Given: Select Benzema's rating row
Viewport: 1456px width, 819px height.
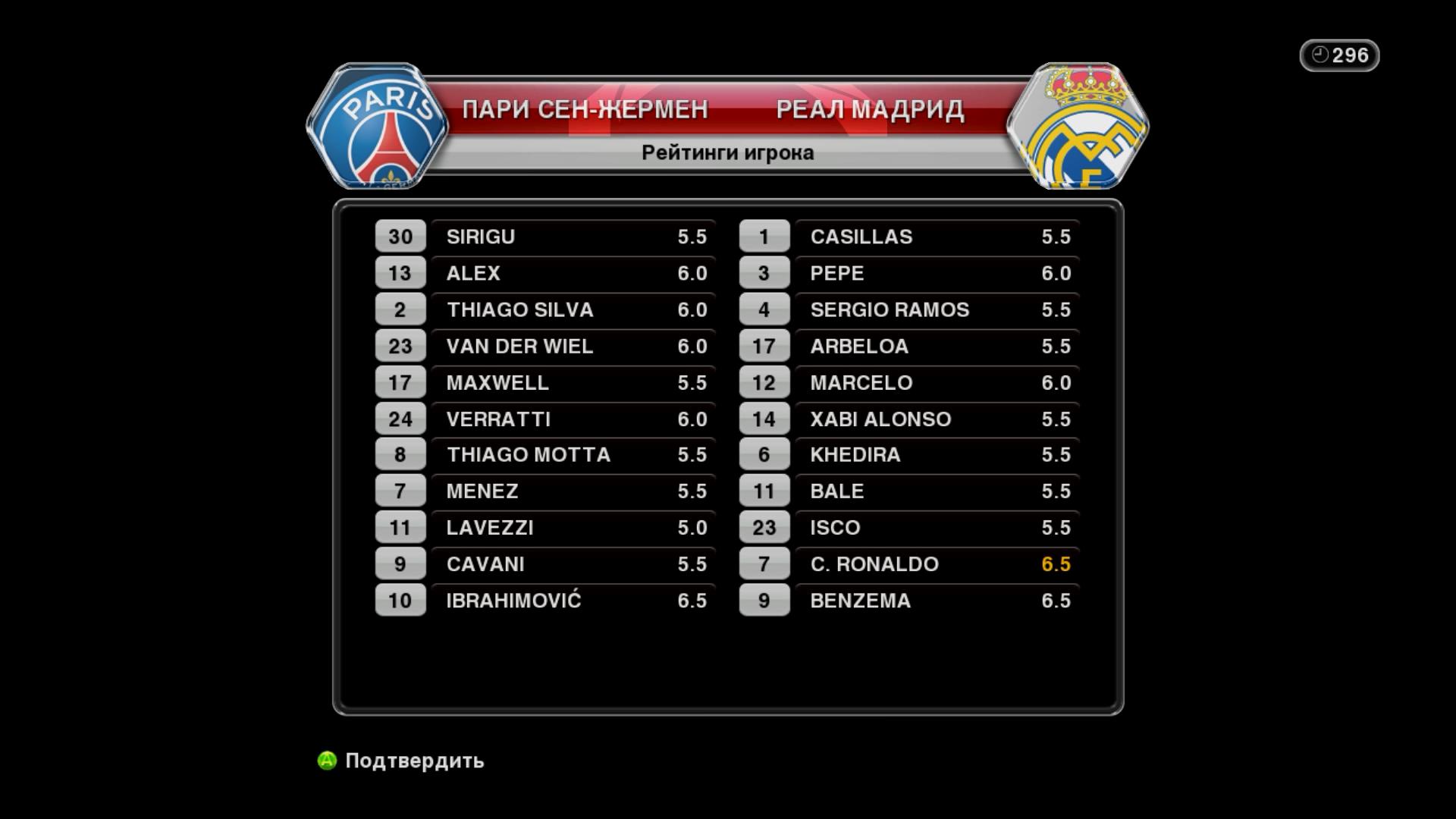Looking at the screenshot, I should pos(937,600).
